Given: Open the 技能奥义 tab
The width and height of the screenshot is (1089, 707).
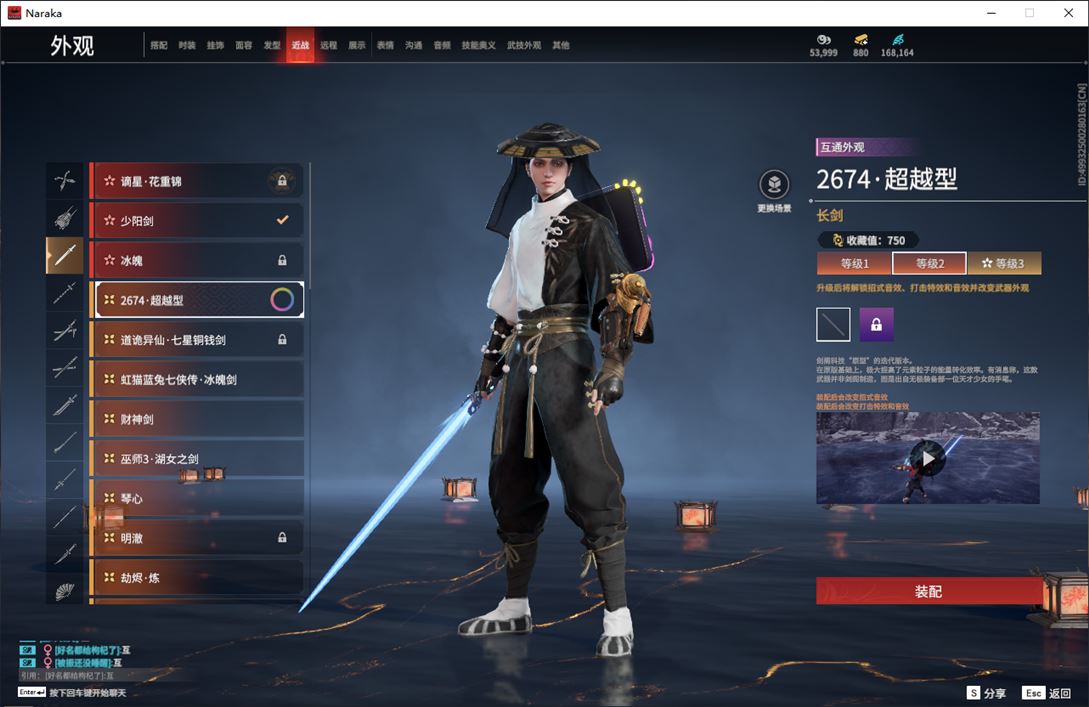Looking at the screenshot, I should pyautogui.click(x=478, y=46).
